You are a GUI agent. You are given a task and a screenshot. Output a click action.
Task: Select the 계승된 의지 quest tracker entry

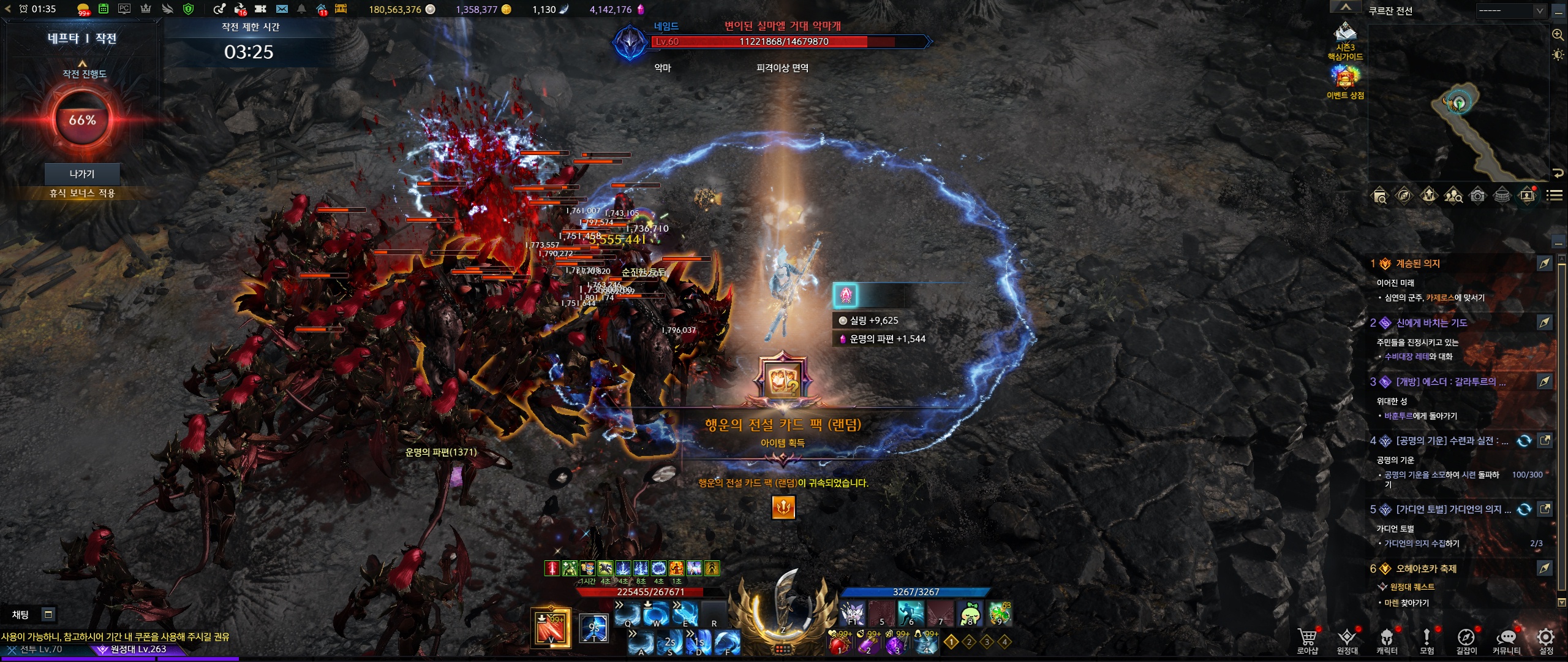click(1417, 264)
